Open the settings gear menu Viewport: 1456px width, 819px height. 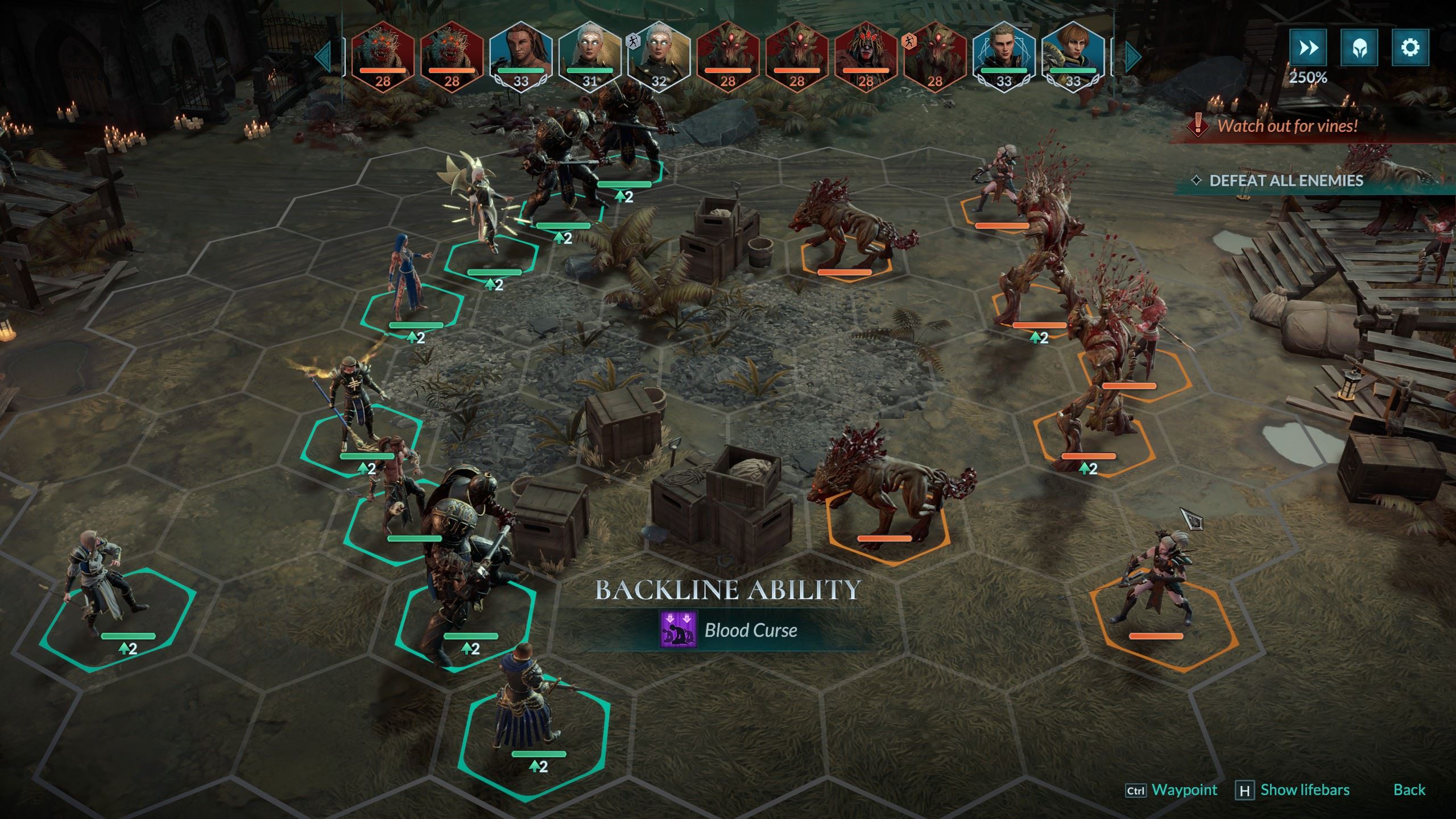tap(1410, 48)
